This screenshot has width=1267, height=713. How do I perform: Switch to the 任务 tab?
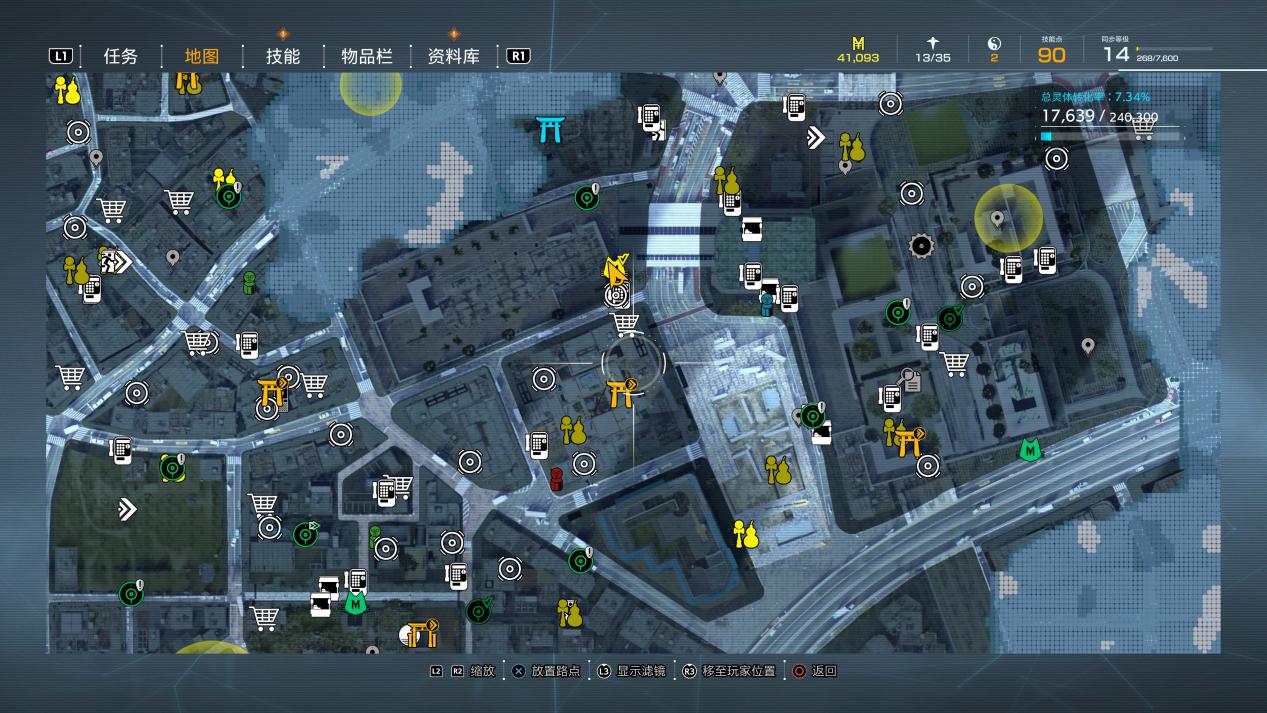(x=121, y=56)
